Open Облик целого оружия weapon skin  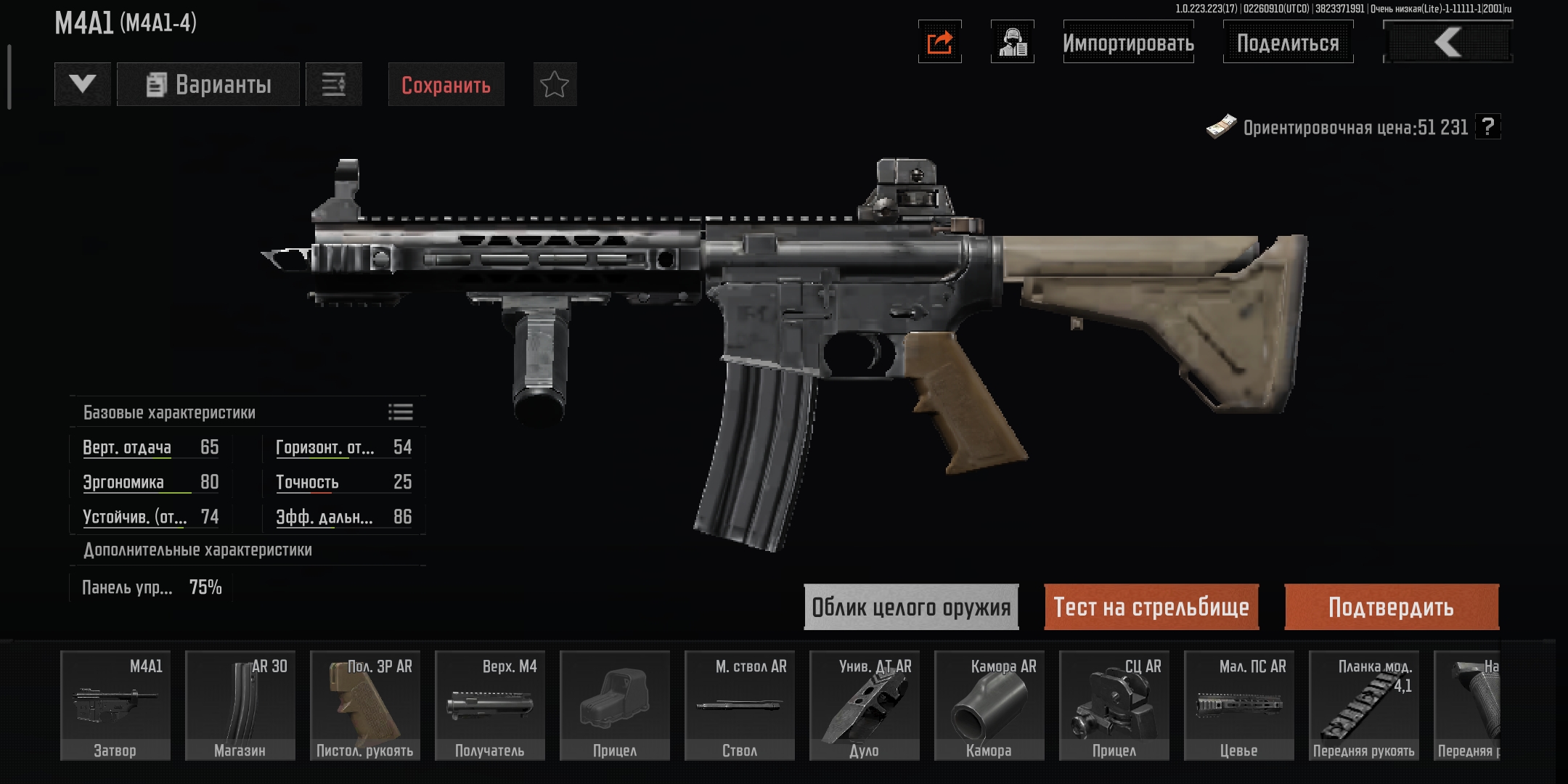click(x=911, y=607)
